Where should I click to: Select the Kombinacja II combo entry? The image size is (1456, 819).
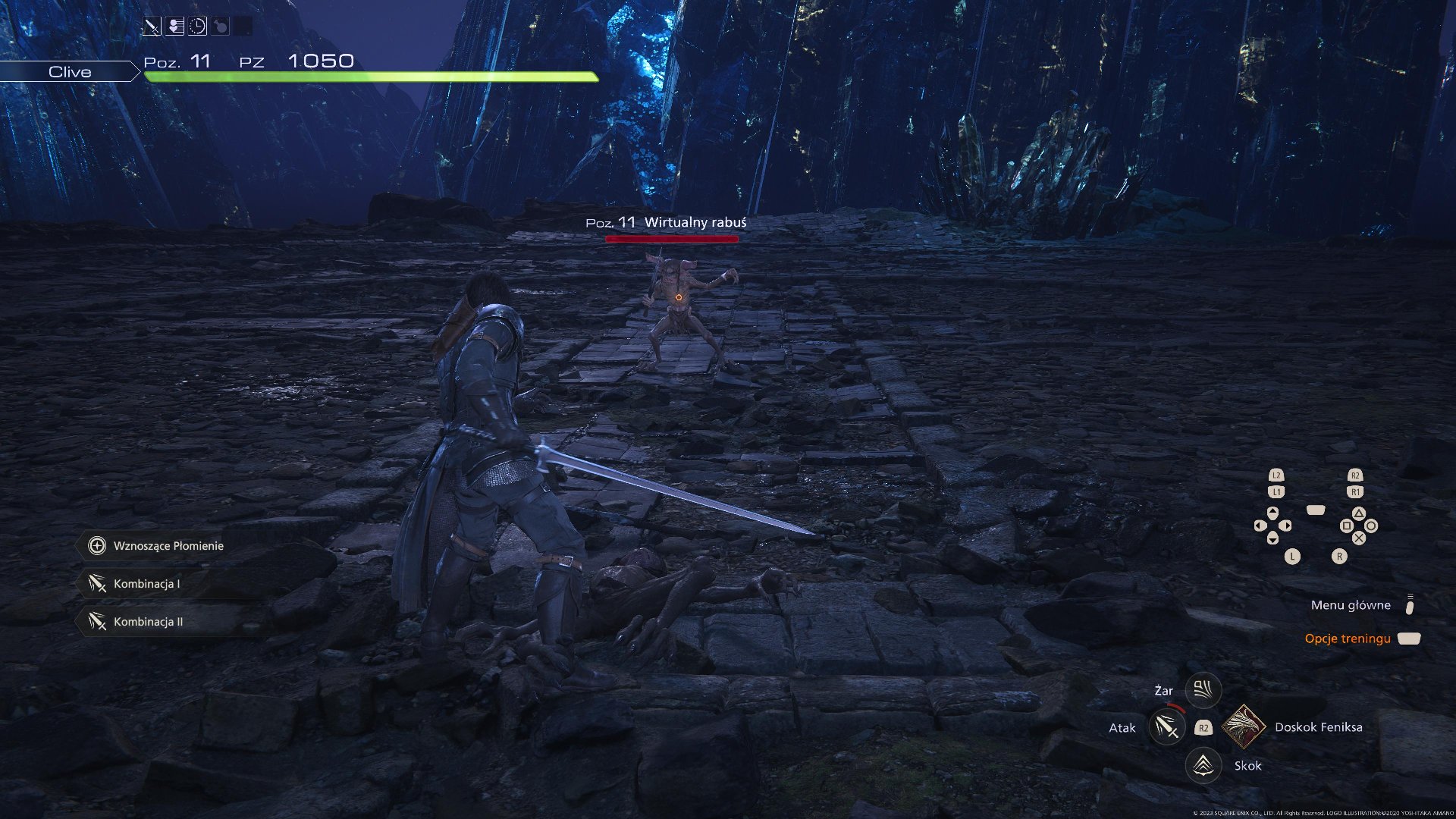click(x=138, y=622)
